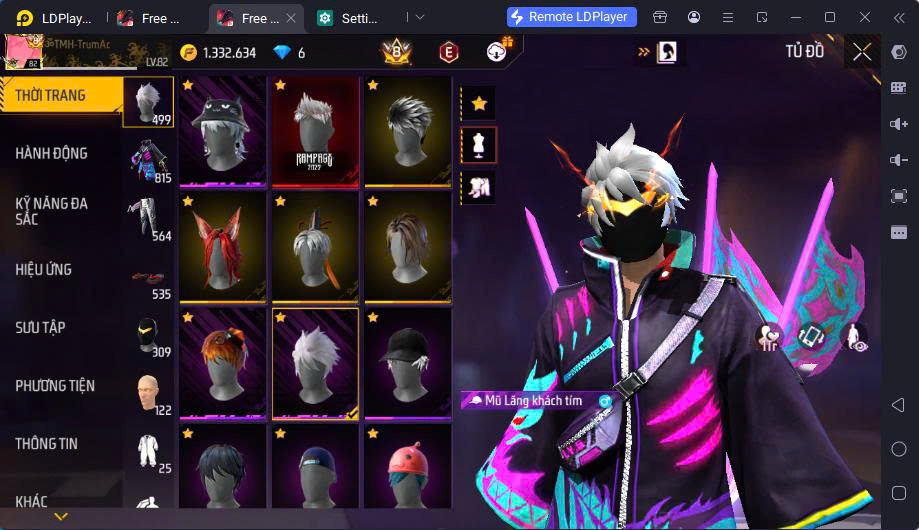This screenshot has width=919, height=530.
Task: Toggle the star favorites filter
Action: tap(479, 103)
